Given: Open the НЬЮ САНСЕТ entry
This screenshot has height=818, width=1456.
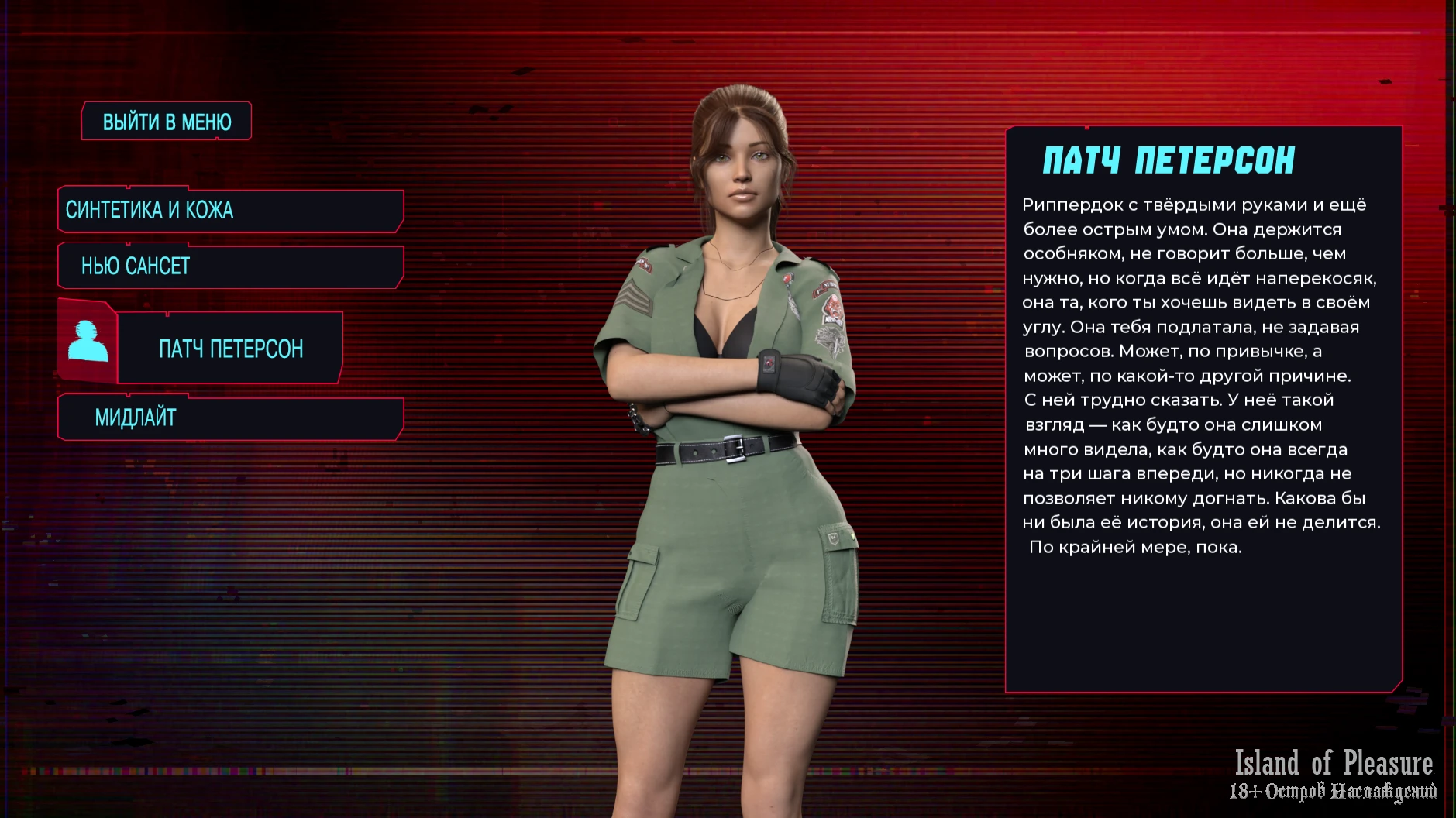Looking at the screenshot, I should (x=230, y=266).
